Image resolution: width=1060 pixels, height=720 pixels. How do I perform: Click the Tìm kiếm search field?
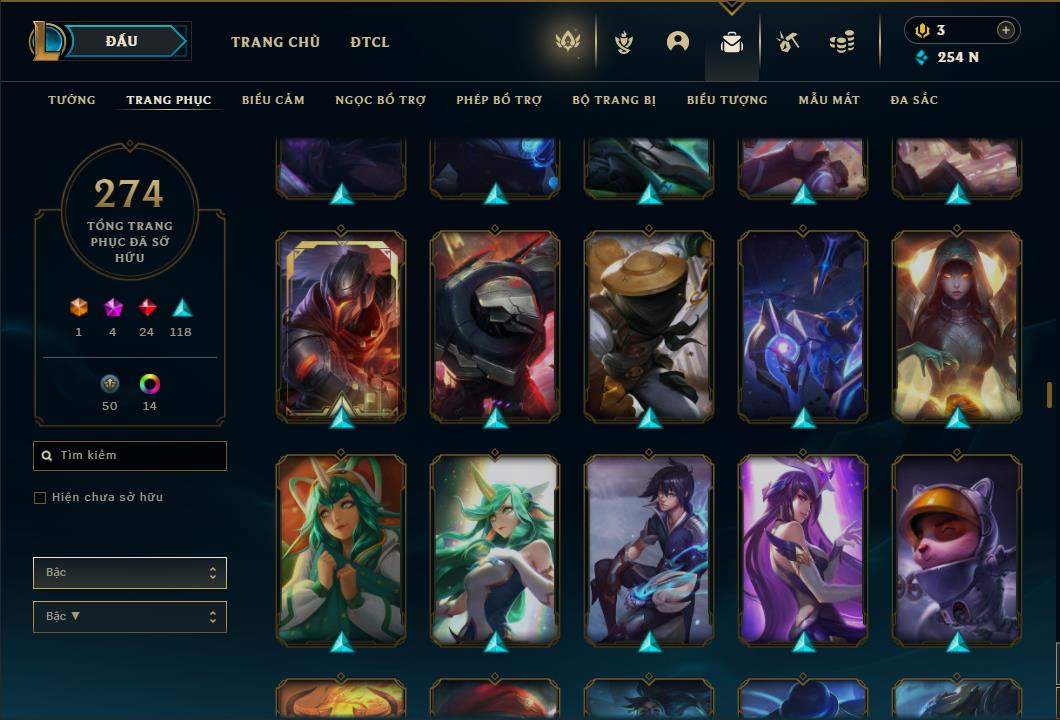pos(130,456)
